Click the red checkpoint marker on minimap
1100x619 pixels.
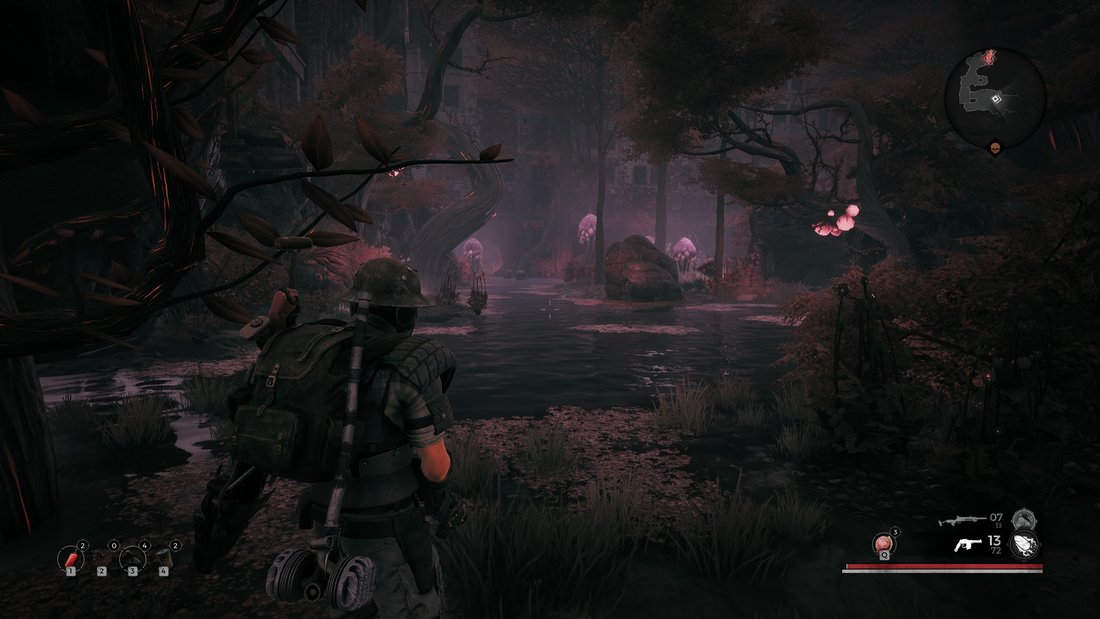pos(990,57)
